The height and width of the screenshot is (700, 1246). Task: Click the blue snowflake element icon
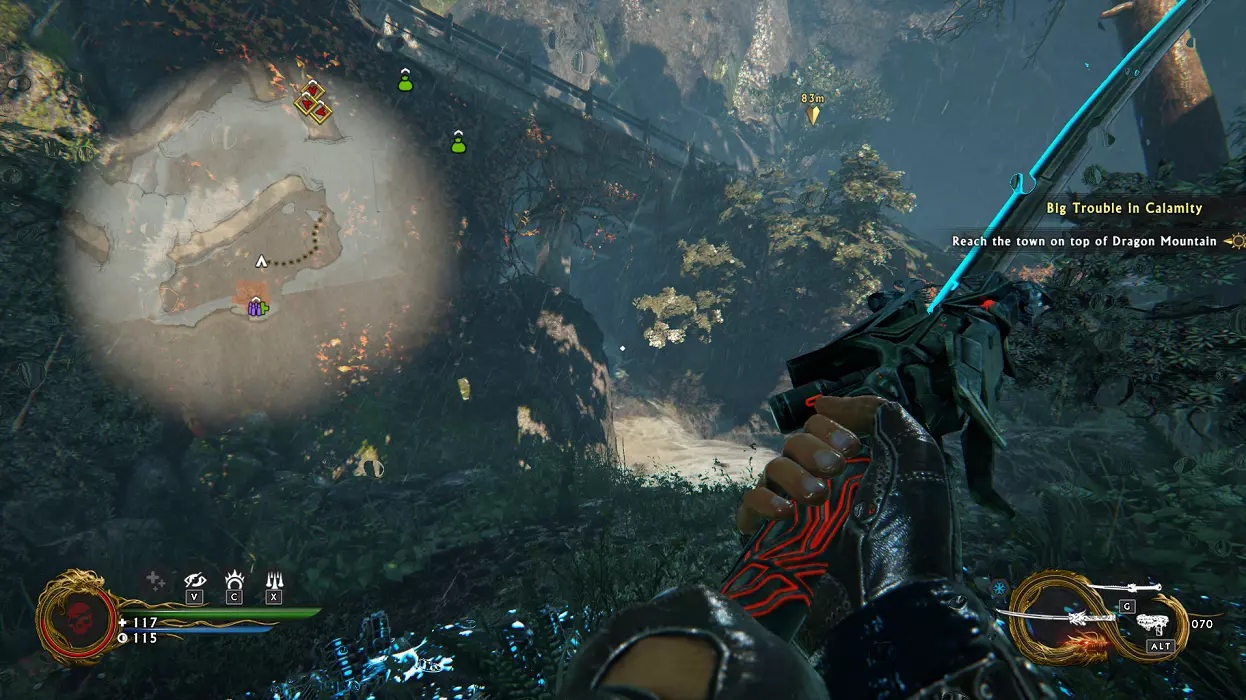(x=1000, y=587)
